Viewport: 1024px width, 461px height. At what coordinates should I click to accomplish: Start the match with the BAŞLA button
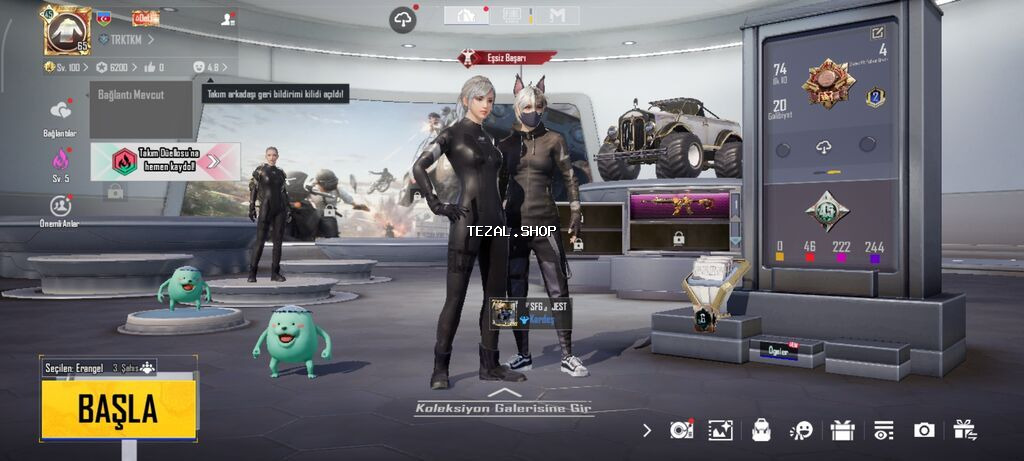coord(118,409)
